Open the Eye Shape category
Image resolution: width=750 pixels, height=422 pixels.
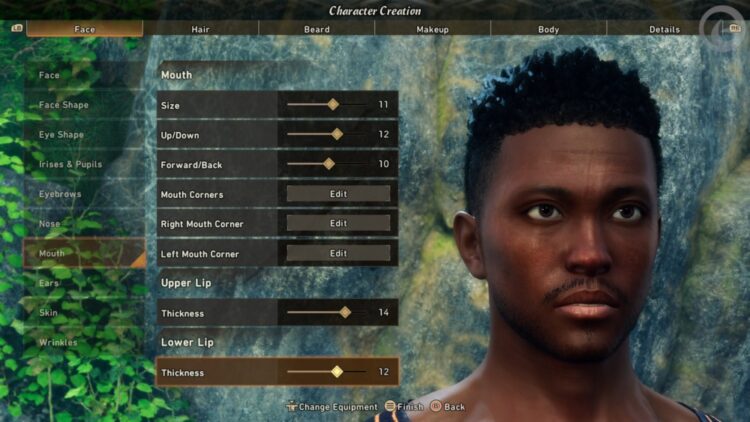point(61,135)
